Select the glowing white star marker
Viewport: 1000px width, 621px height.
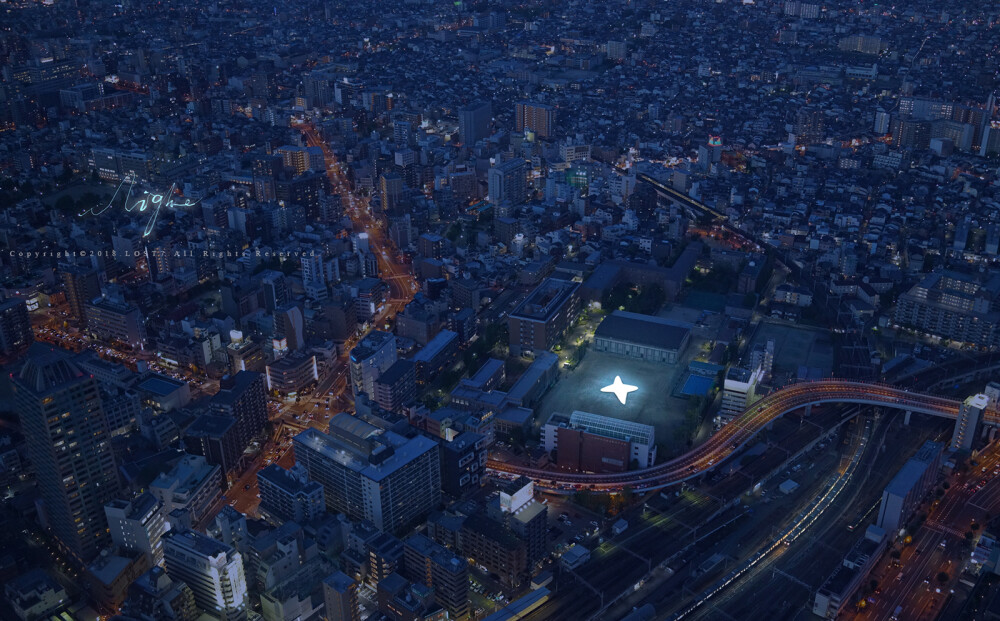point(619,389)
